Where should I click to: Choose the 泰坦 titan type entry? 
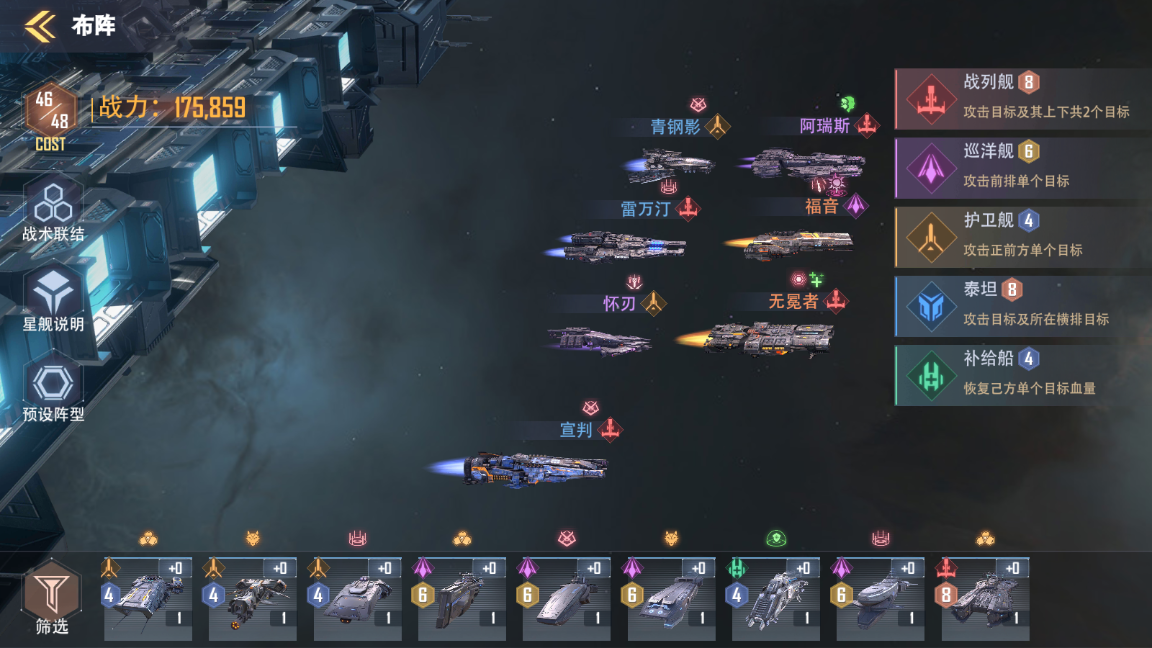click(x=1022, y=306)
